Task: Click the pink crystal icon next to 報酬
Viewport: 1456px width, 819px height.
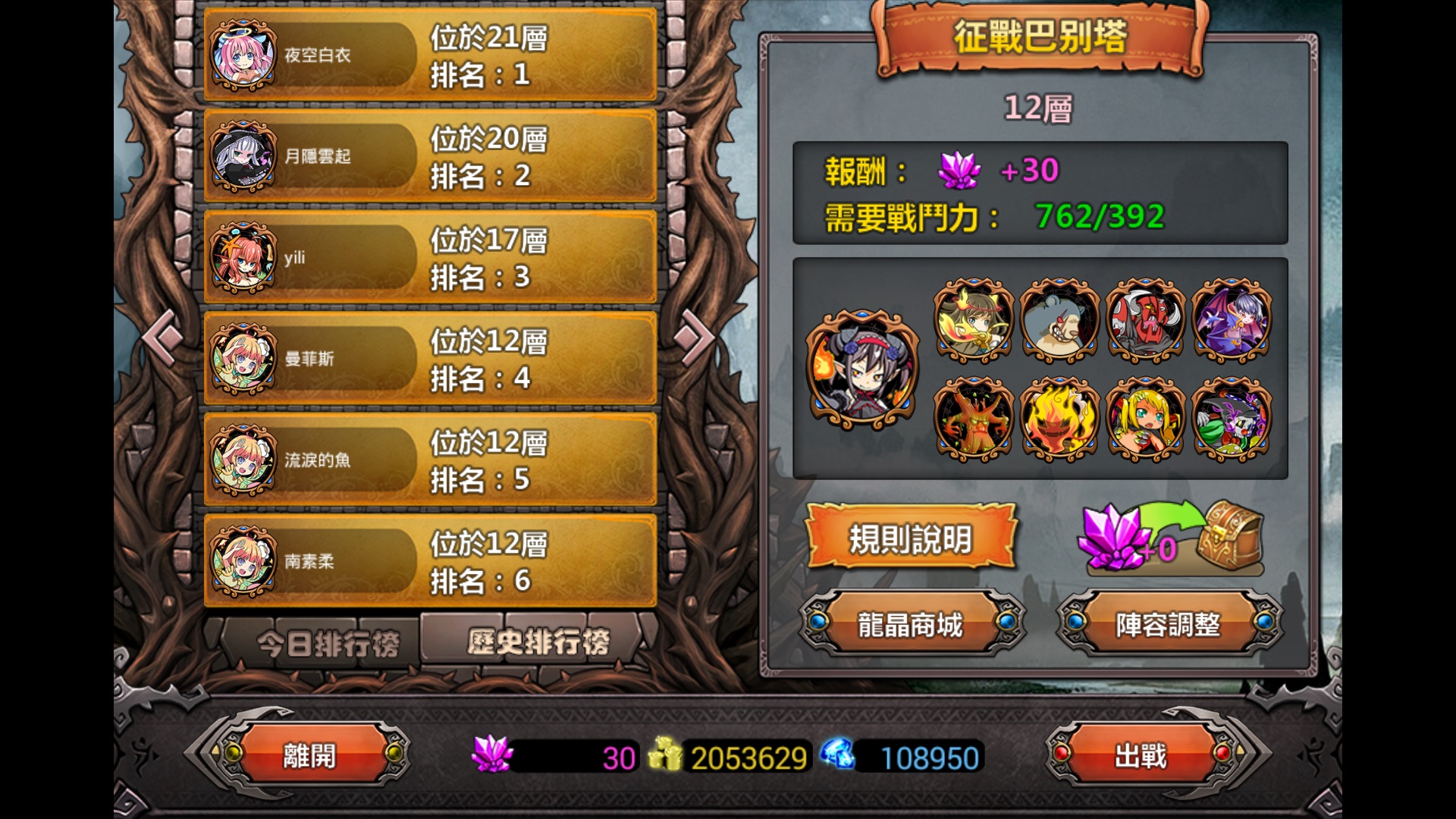Action: pos(960,171)
